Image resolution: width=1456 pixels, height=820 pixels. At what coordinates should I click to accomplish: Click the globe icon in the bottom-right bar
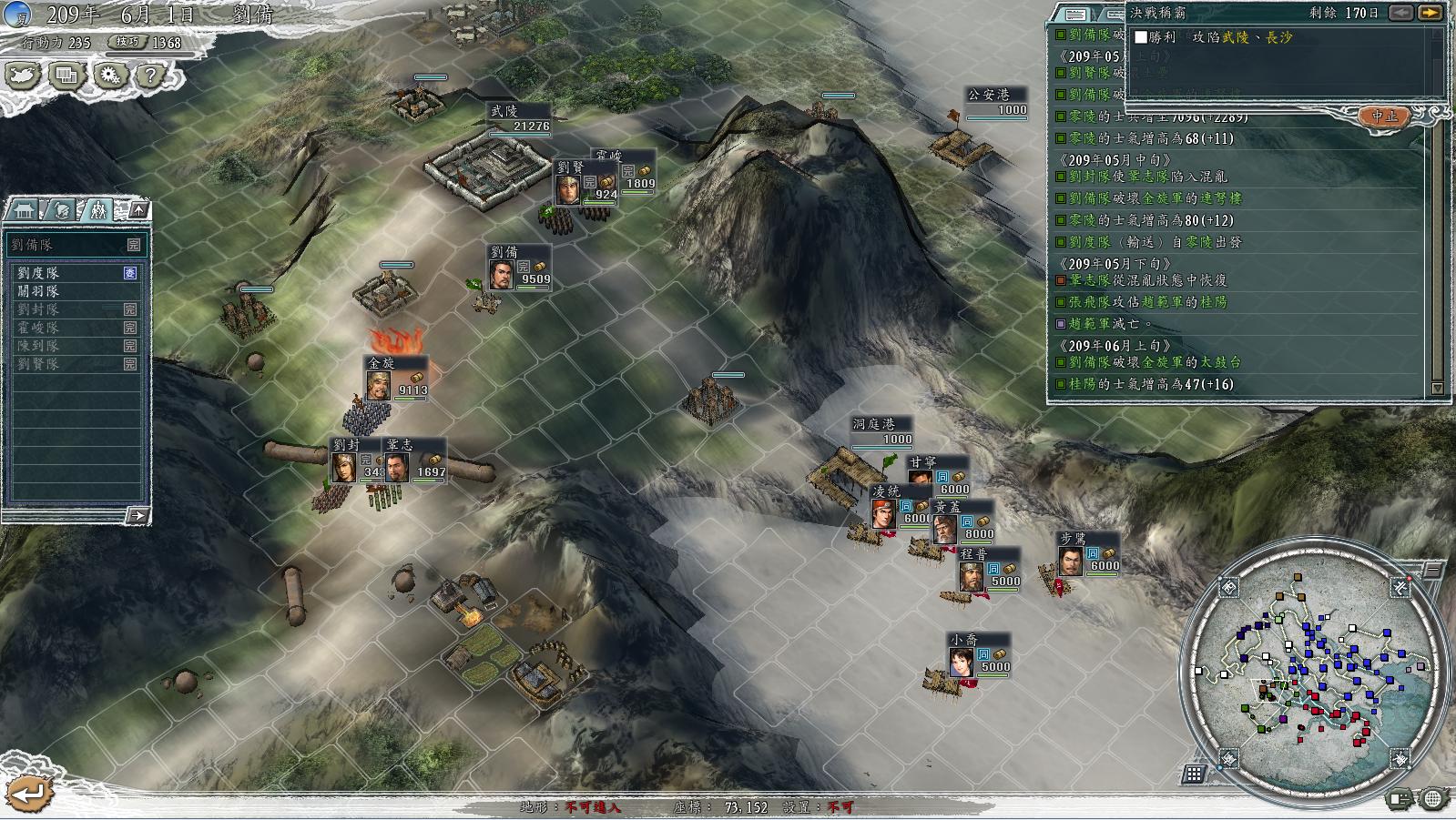(x=1434, y=800)
